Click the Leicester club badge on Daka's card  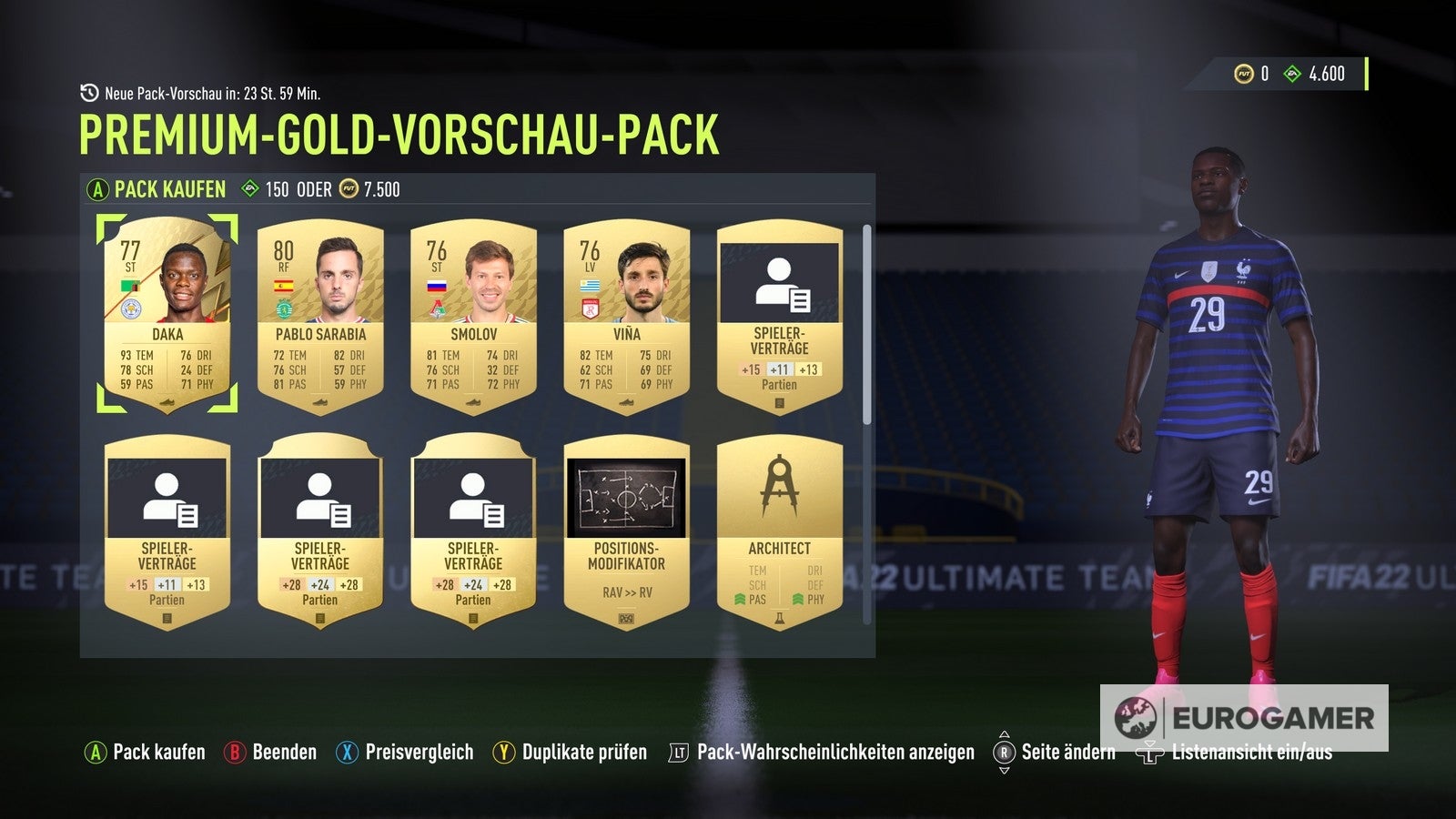coord(131,308)
